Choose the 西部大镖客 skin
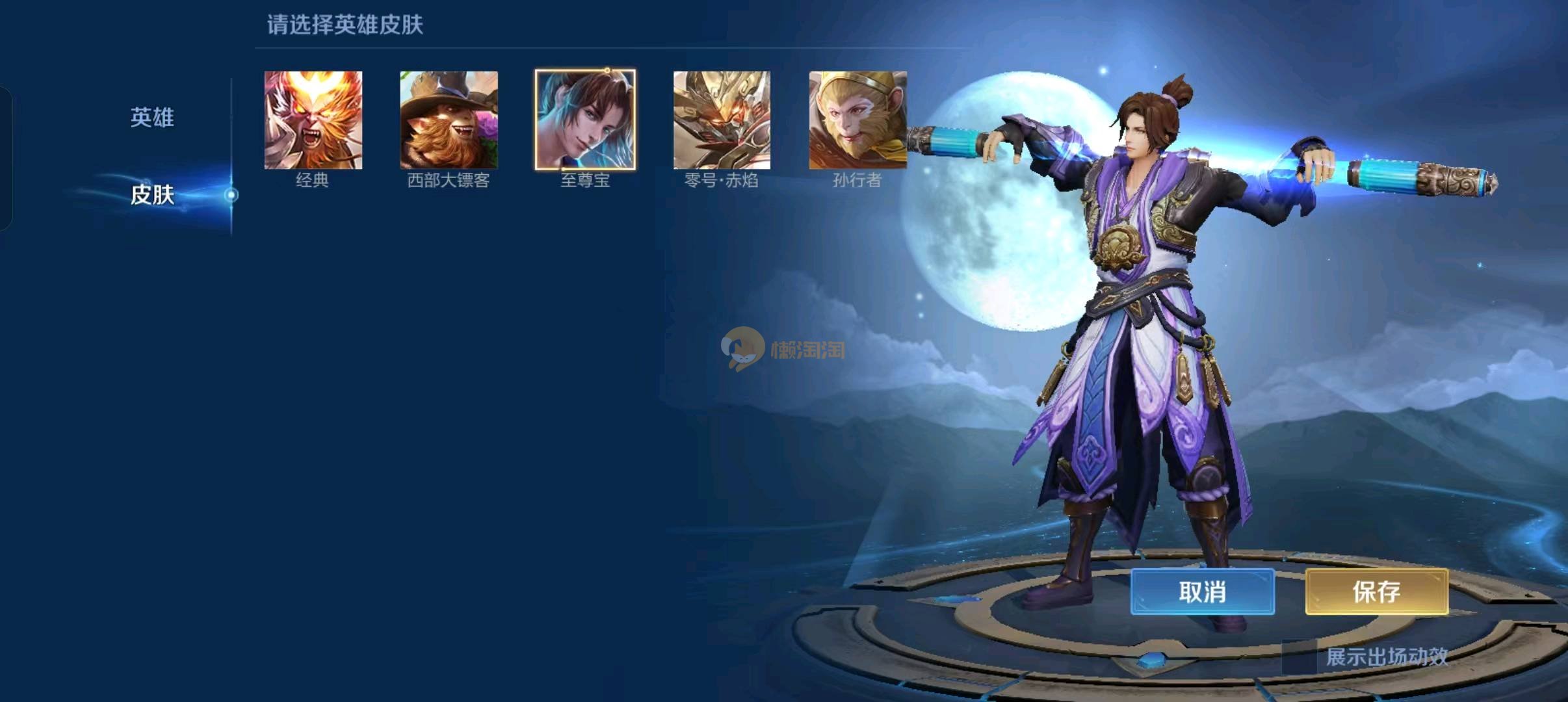This screenshot has width=1568, height=702. click(x=449, y=120)
